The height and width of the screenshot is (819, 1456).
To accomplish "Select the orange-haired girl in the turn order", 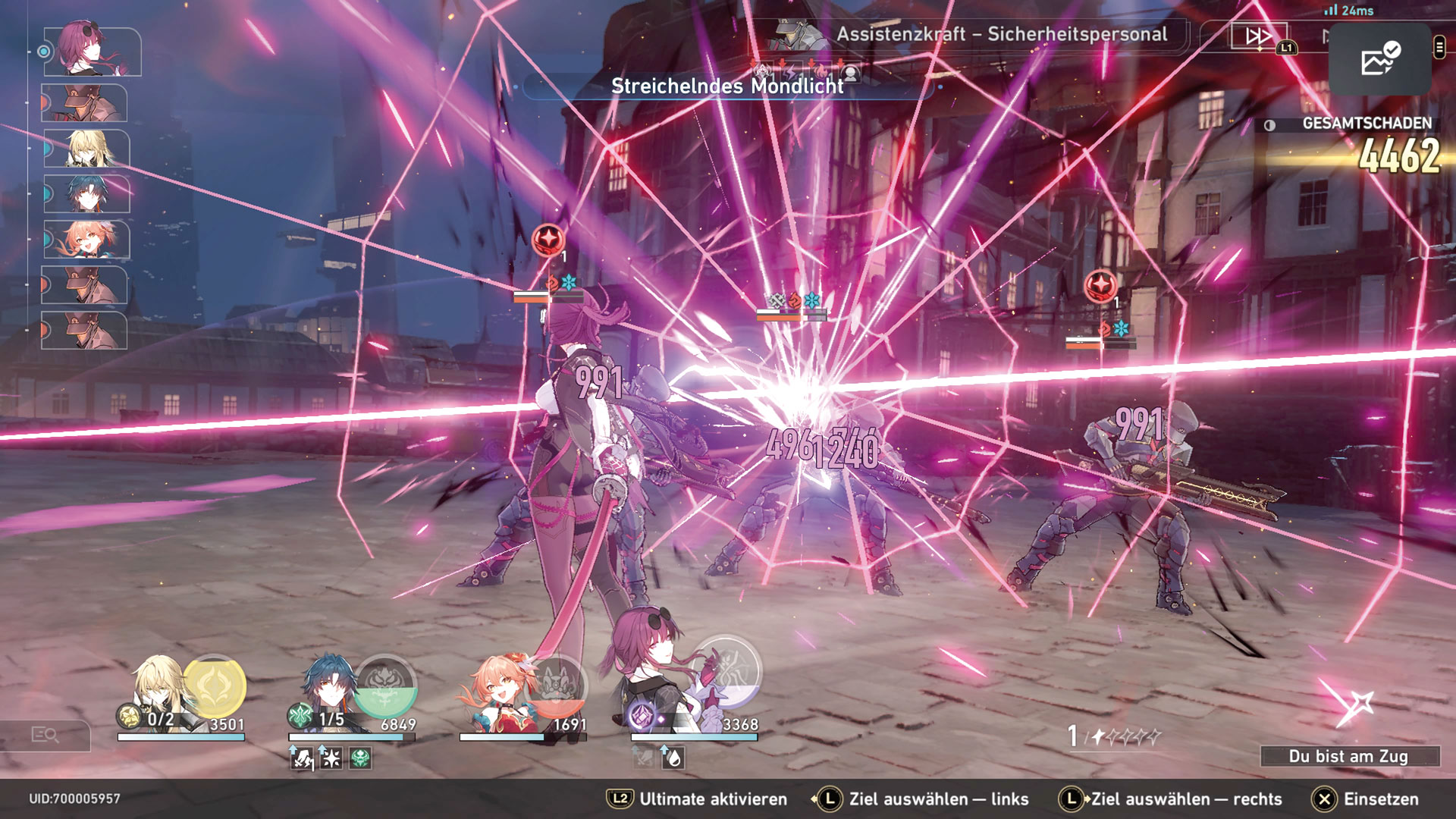I will [87, 240].
